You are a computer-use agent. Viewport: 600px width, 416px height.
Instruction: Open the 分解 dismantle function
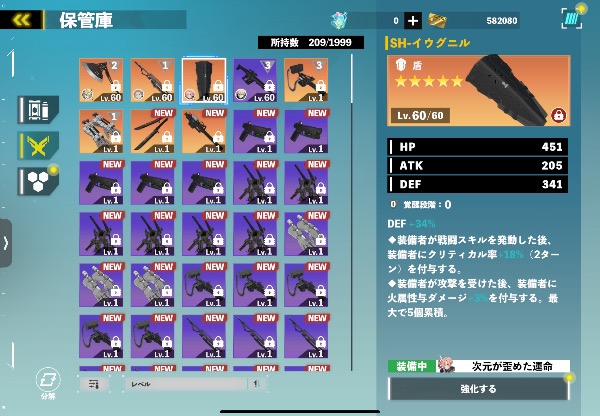coord(46,382)
